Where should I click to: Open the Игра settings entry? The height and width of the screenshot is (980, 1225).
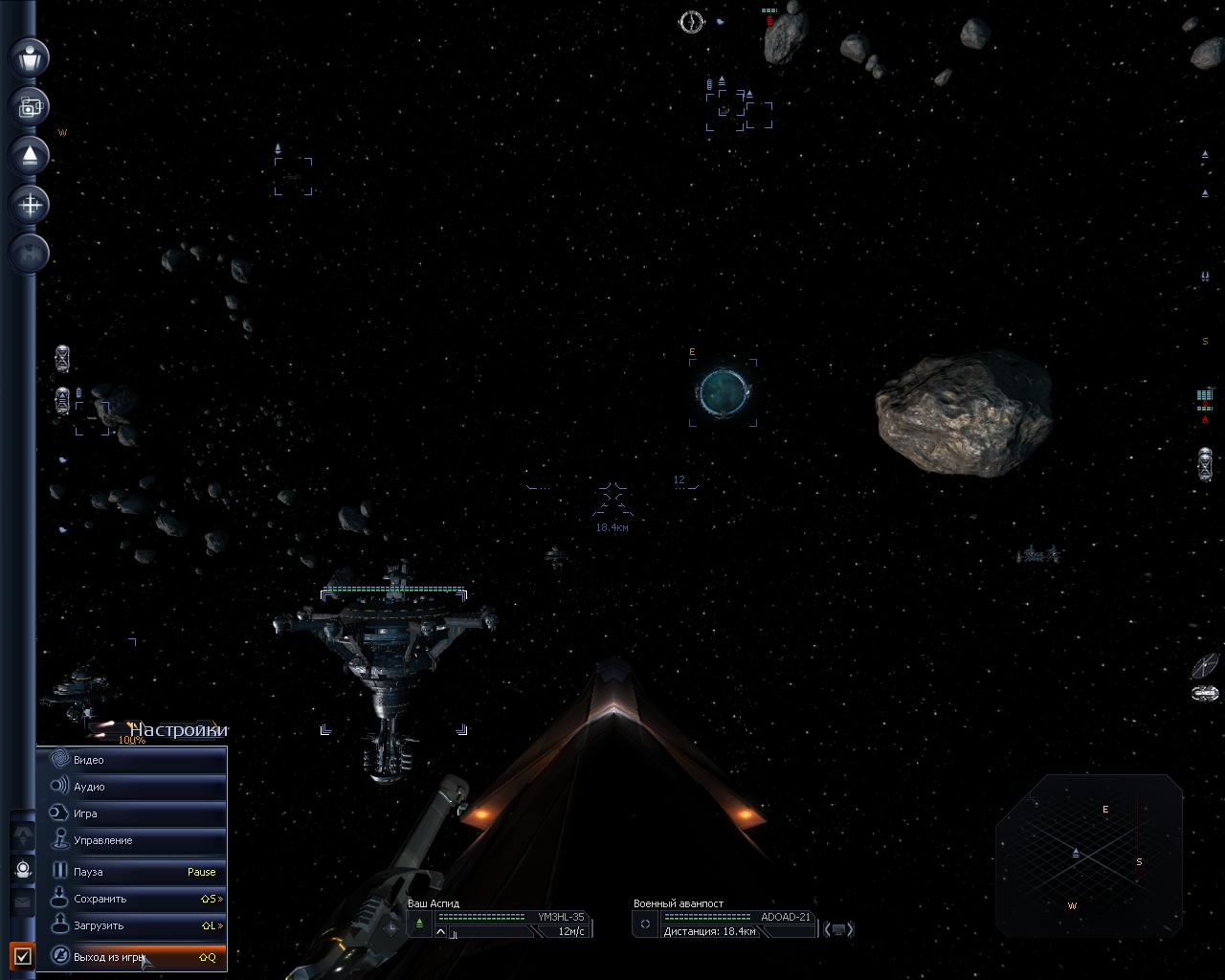click(131, 813)
